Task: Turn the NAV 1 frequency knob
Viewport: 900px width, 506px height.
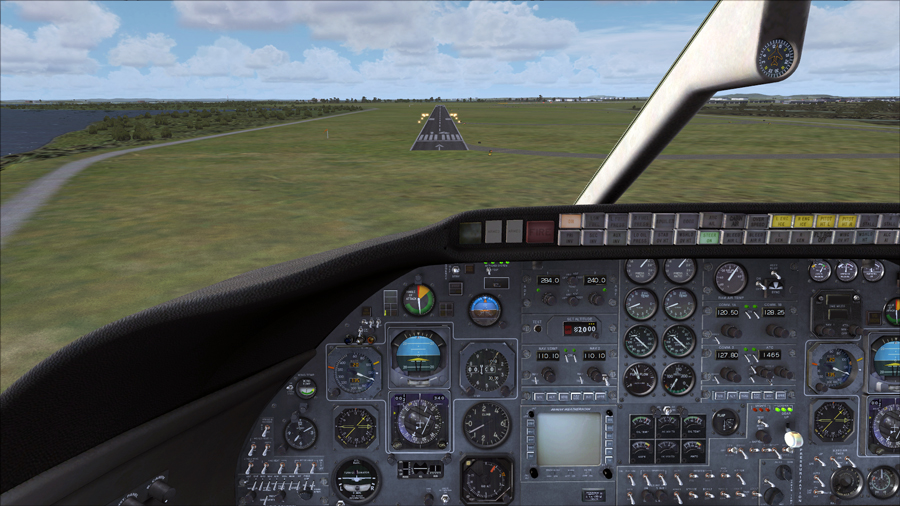Action: tap(548, 374)
